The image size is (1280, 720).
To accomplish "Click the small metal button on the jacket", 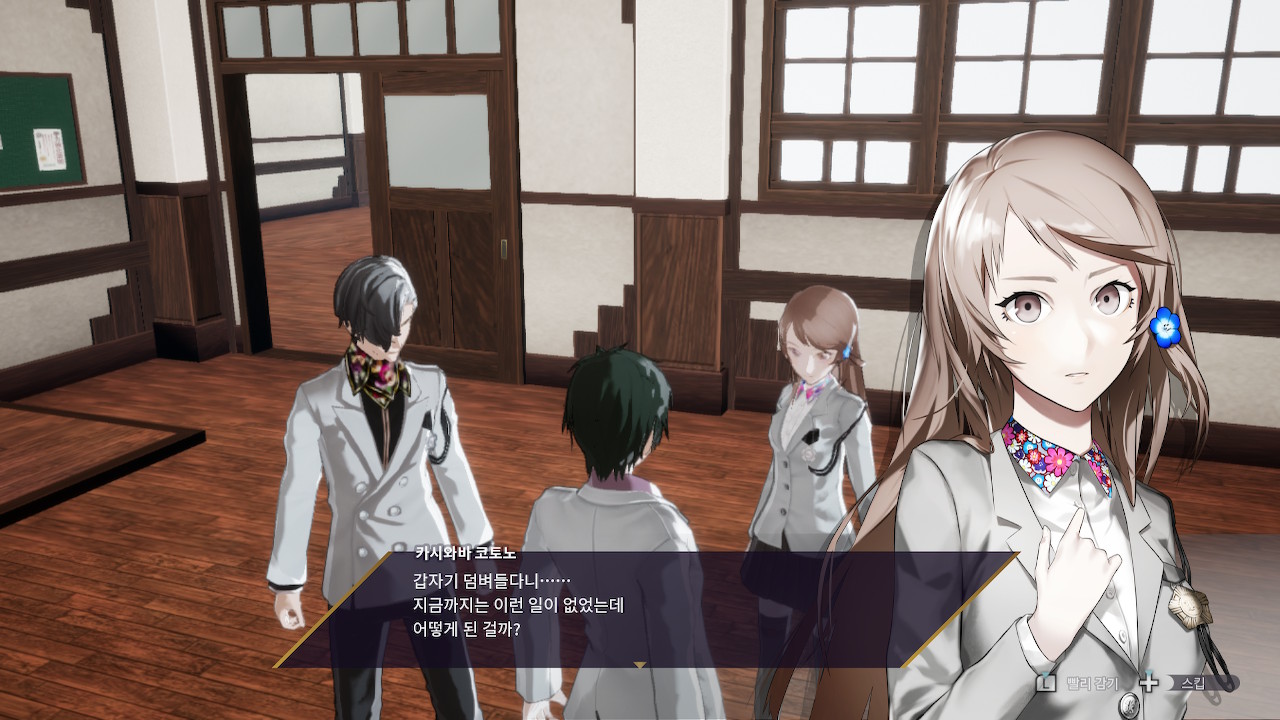I will pyautogui.click(x=1129, y=704).
